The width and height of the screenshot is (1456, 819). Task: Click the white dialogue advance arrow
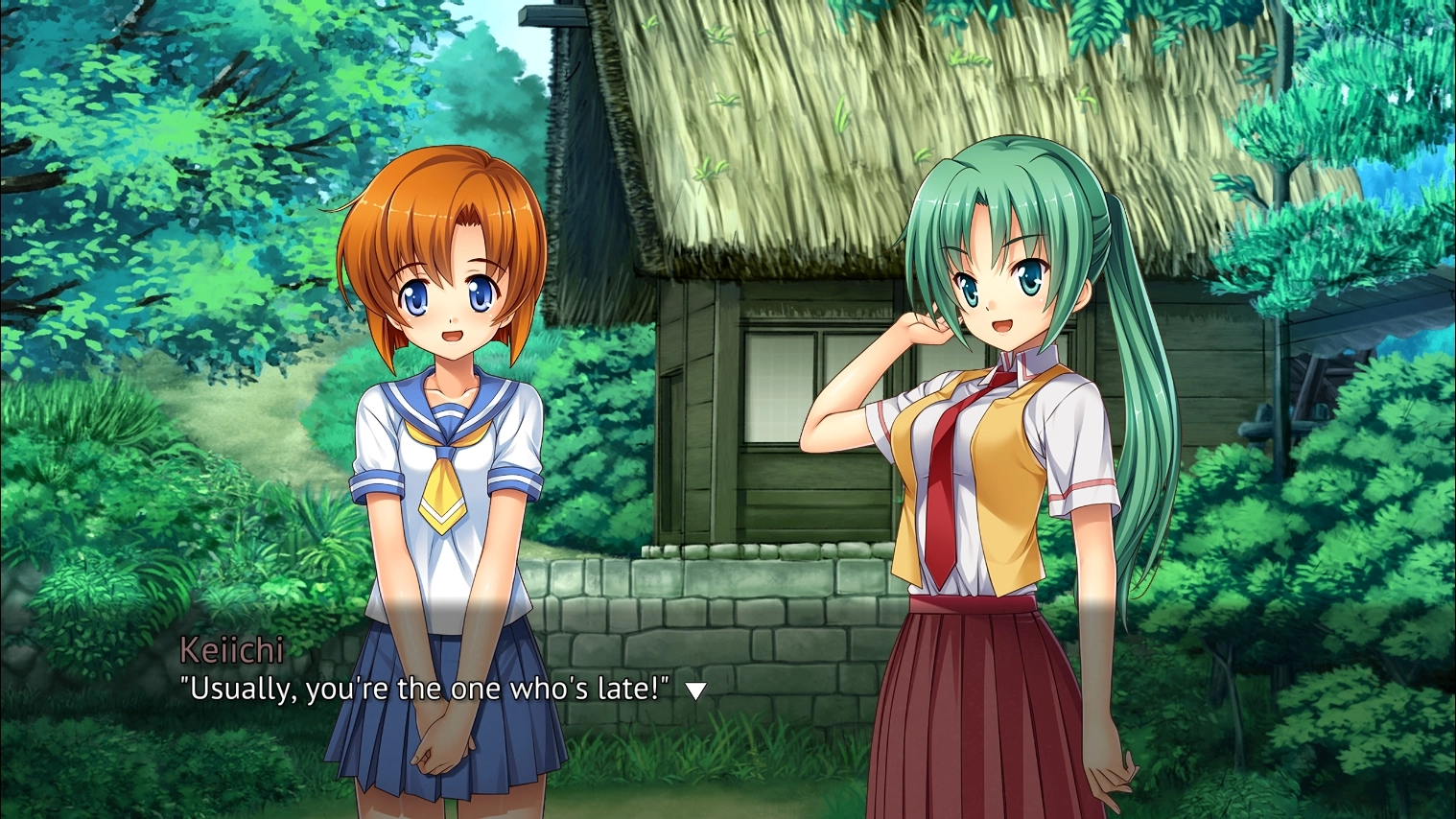695,690
